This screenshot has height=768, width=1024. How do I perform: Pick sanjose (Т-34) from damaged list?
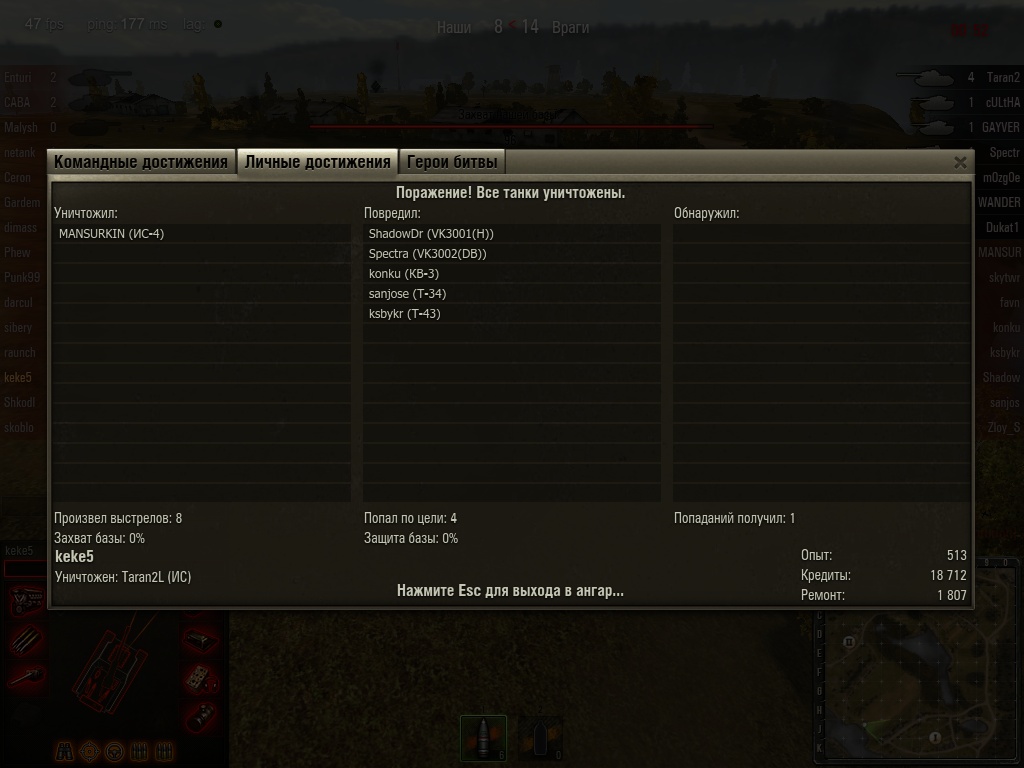point(407,294)
